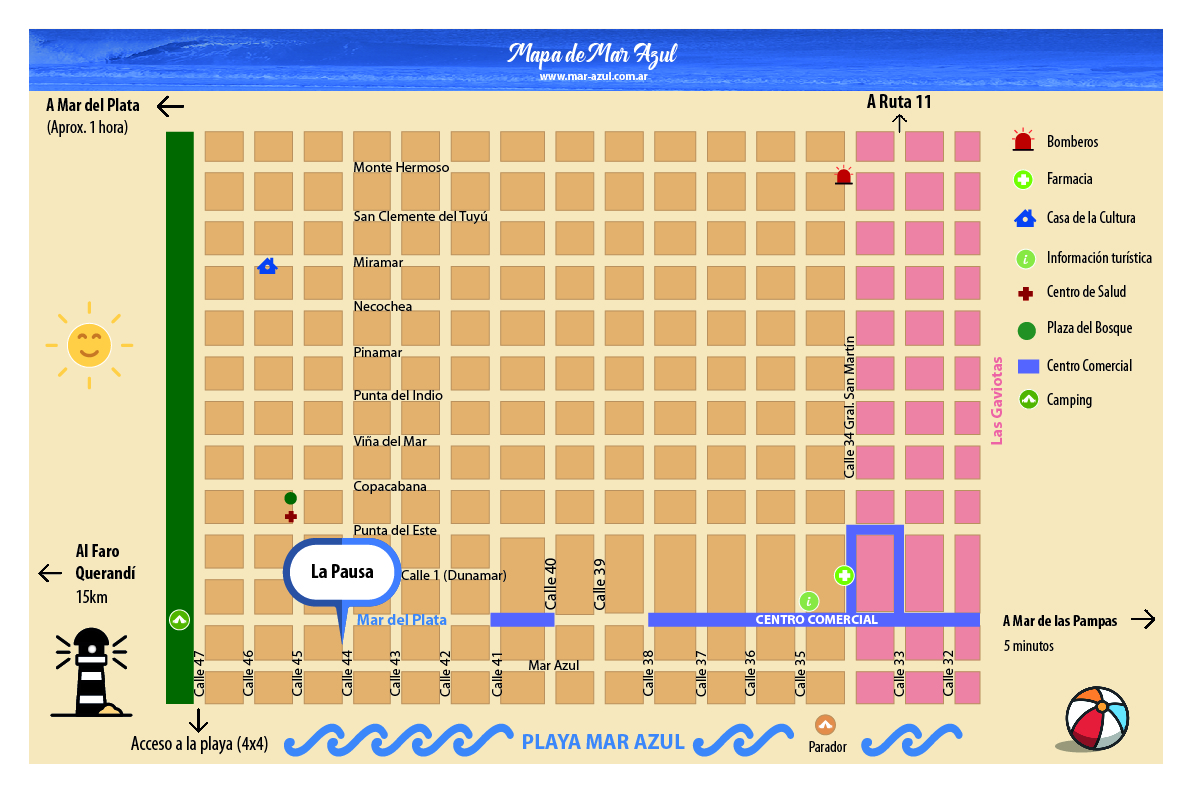Click the blue house marker on the street grid
Image resolution: width=1192 pixels, height=793 pixels.
point(267,266)
